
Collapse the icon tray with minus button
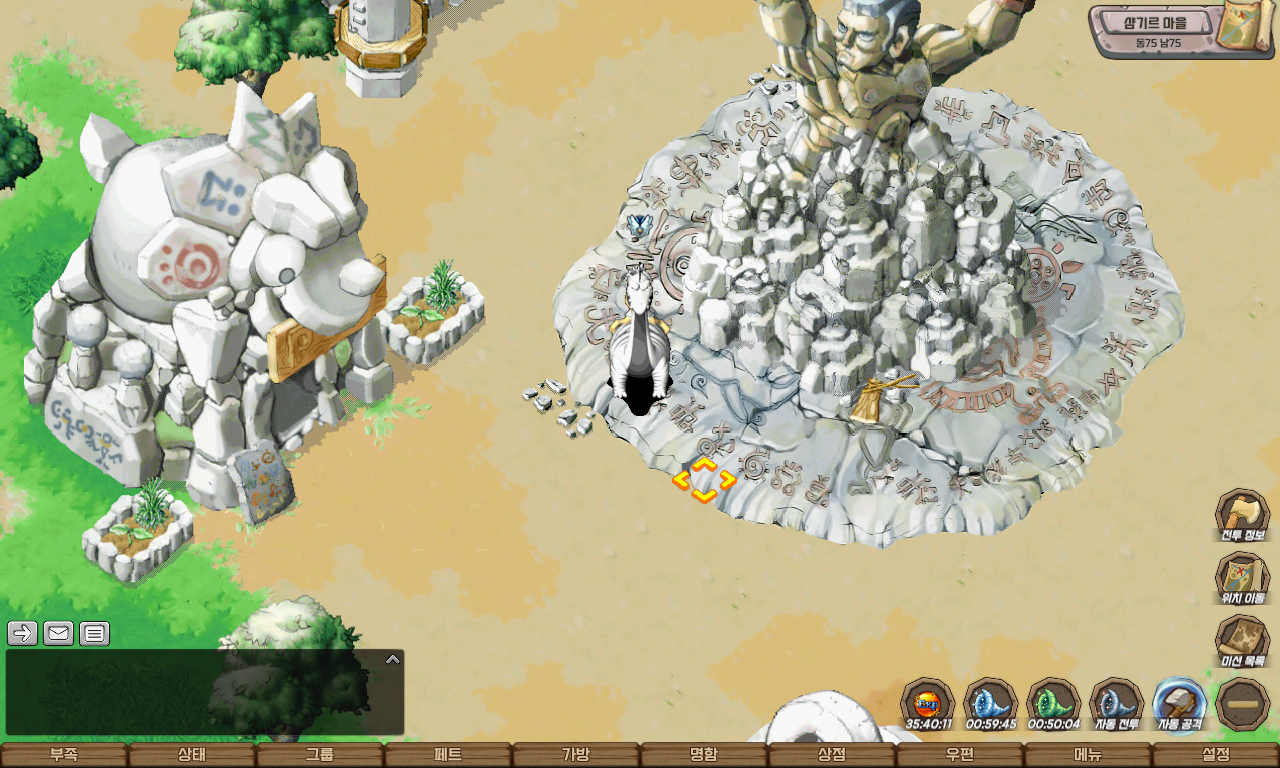pyautogui.click(x=1243, y=703)
